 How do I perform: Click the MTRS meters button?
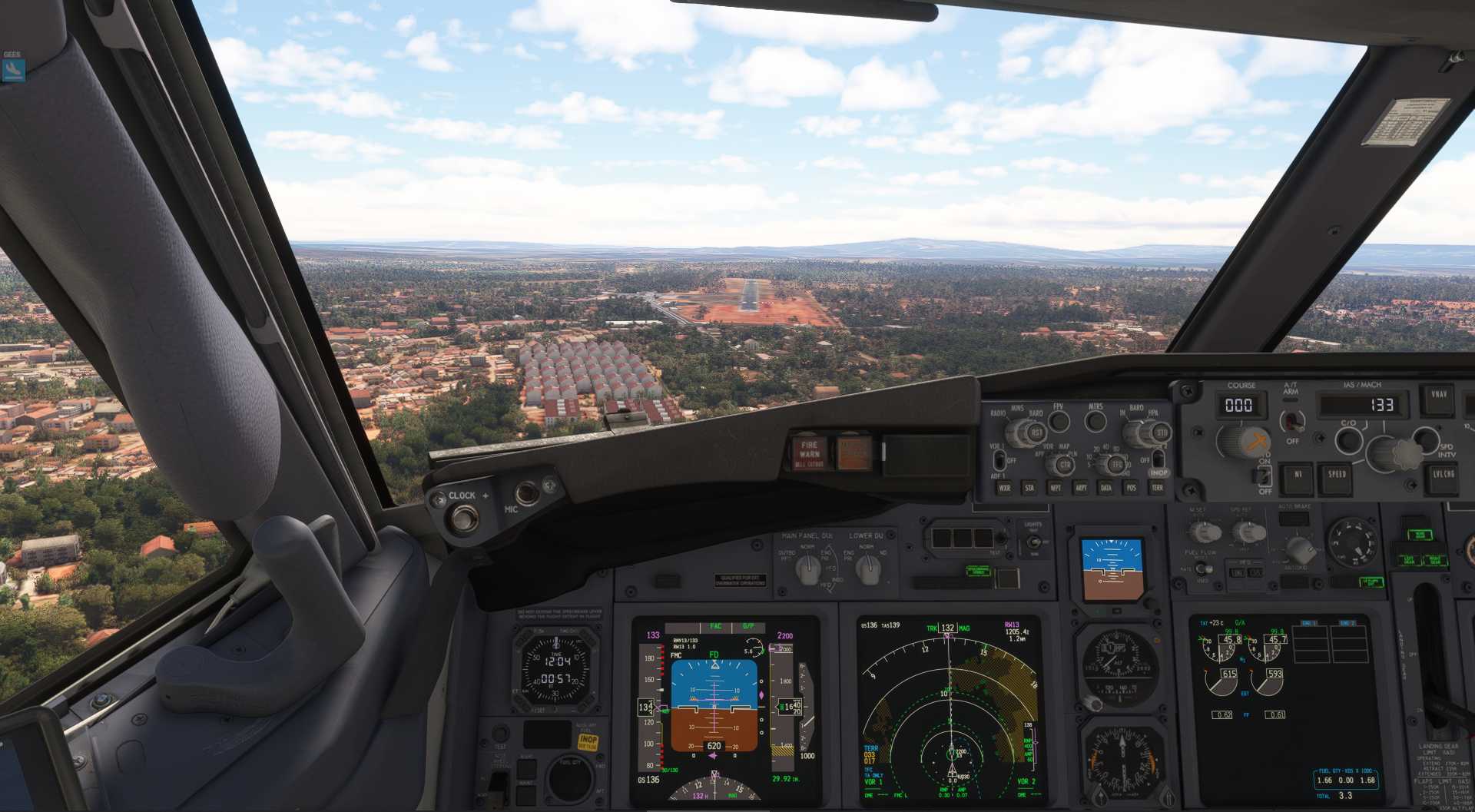(1095, 421)
